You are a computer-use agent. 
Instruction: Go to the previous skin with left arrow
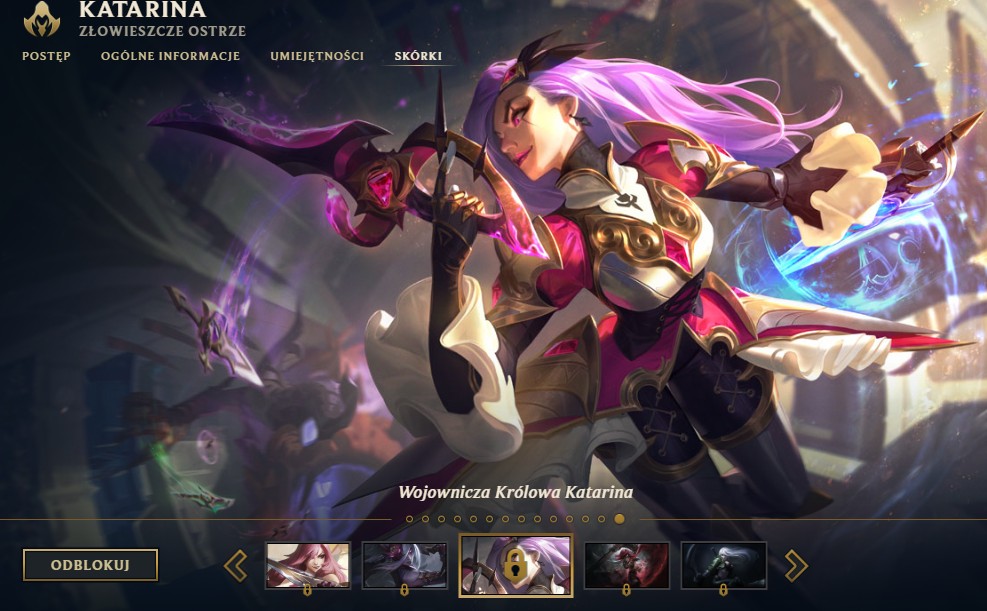pyautogui.click(x=236, y=566)
